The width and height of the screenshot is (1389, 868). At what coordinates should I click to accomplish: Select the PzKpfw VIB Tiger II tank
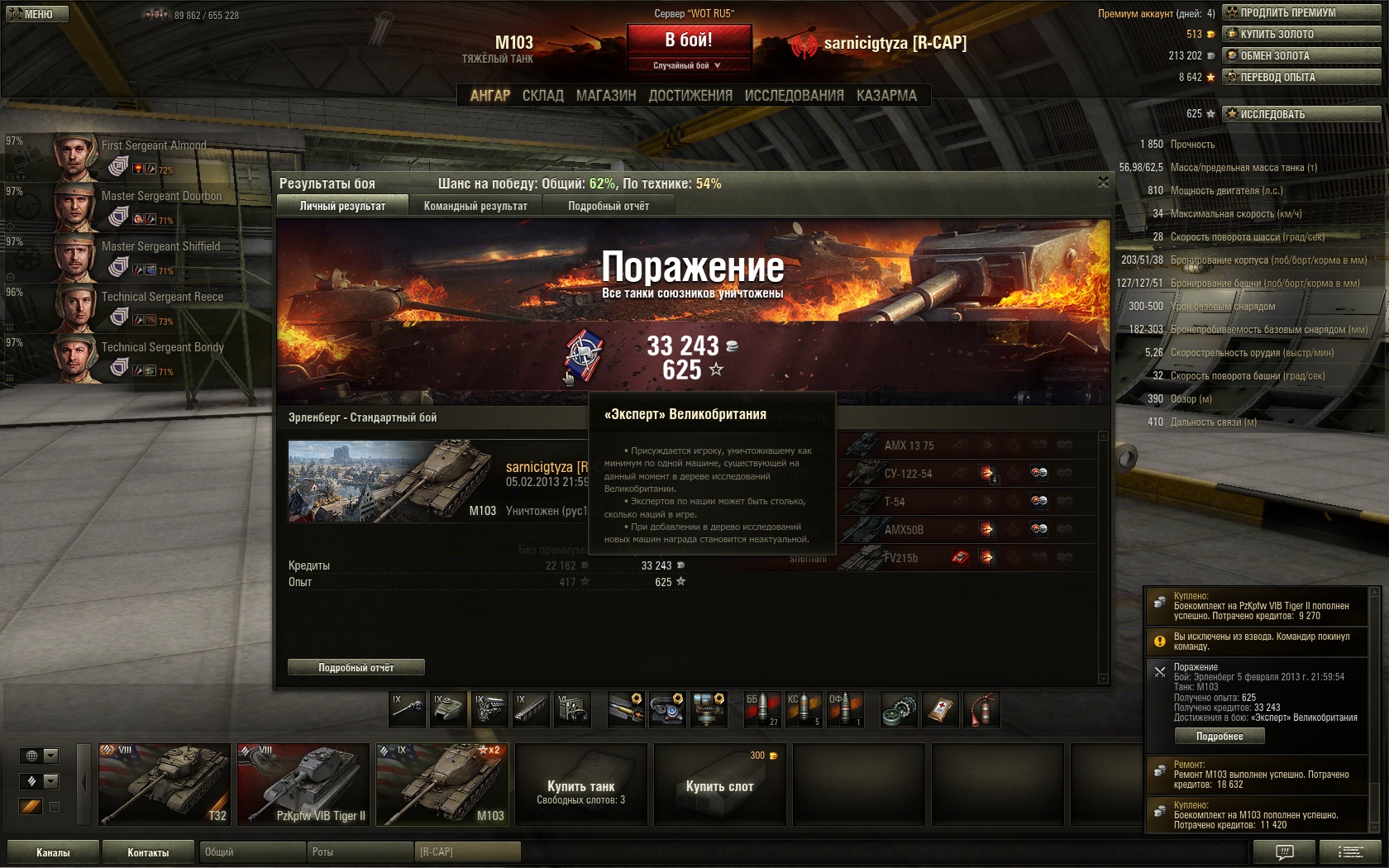303,784
